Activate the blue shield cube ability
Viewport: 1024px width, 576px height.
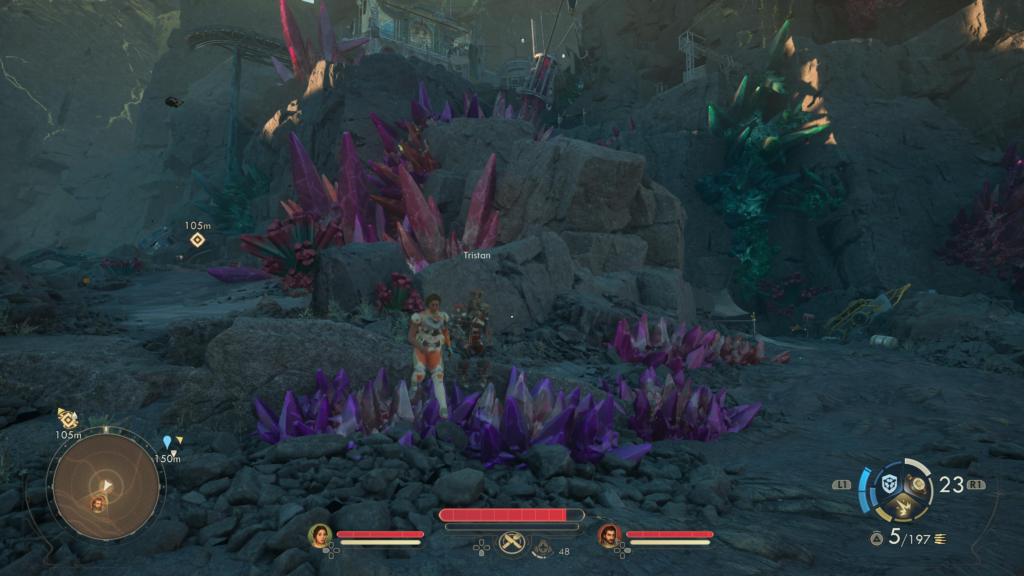pyautogui.click(x=889, y=485)
